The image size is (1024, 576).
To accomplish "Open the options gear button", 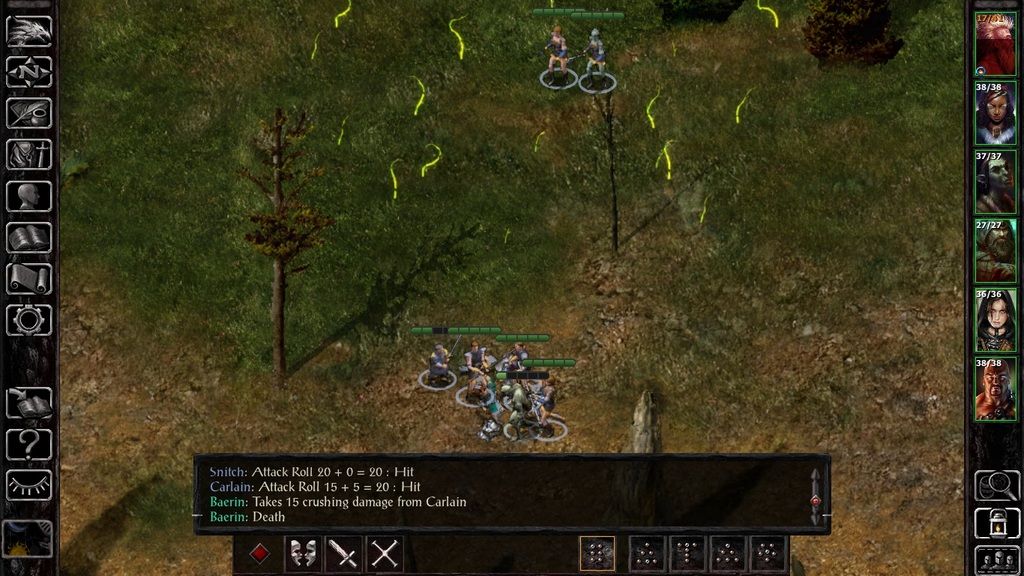I will 29,319.
